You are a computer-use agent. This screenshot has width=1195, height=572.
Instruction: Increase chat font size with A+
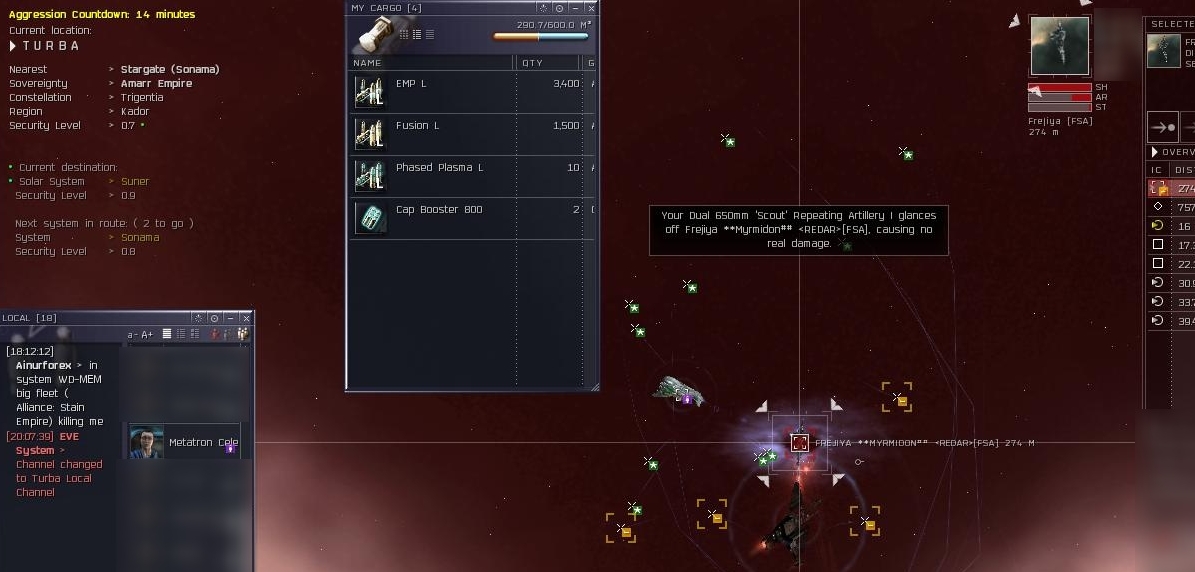click(148, 334)
